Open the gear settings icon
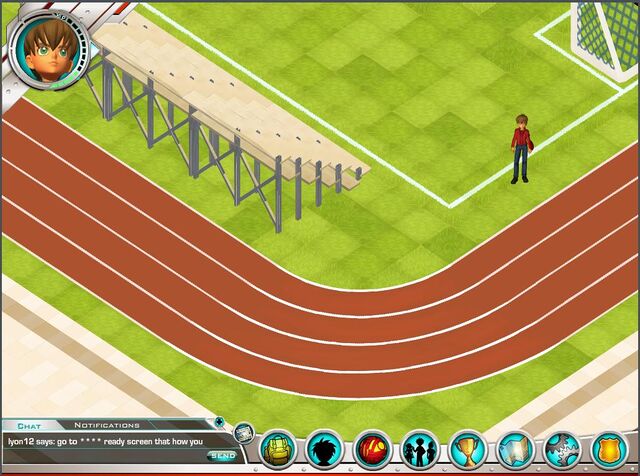 click(x=560, y=450)
